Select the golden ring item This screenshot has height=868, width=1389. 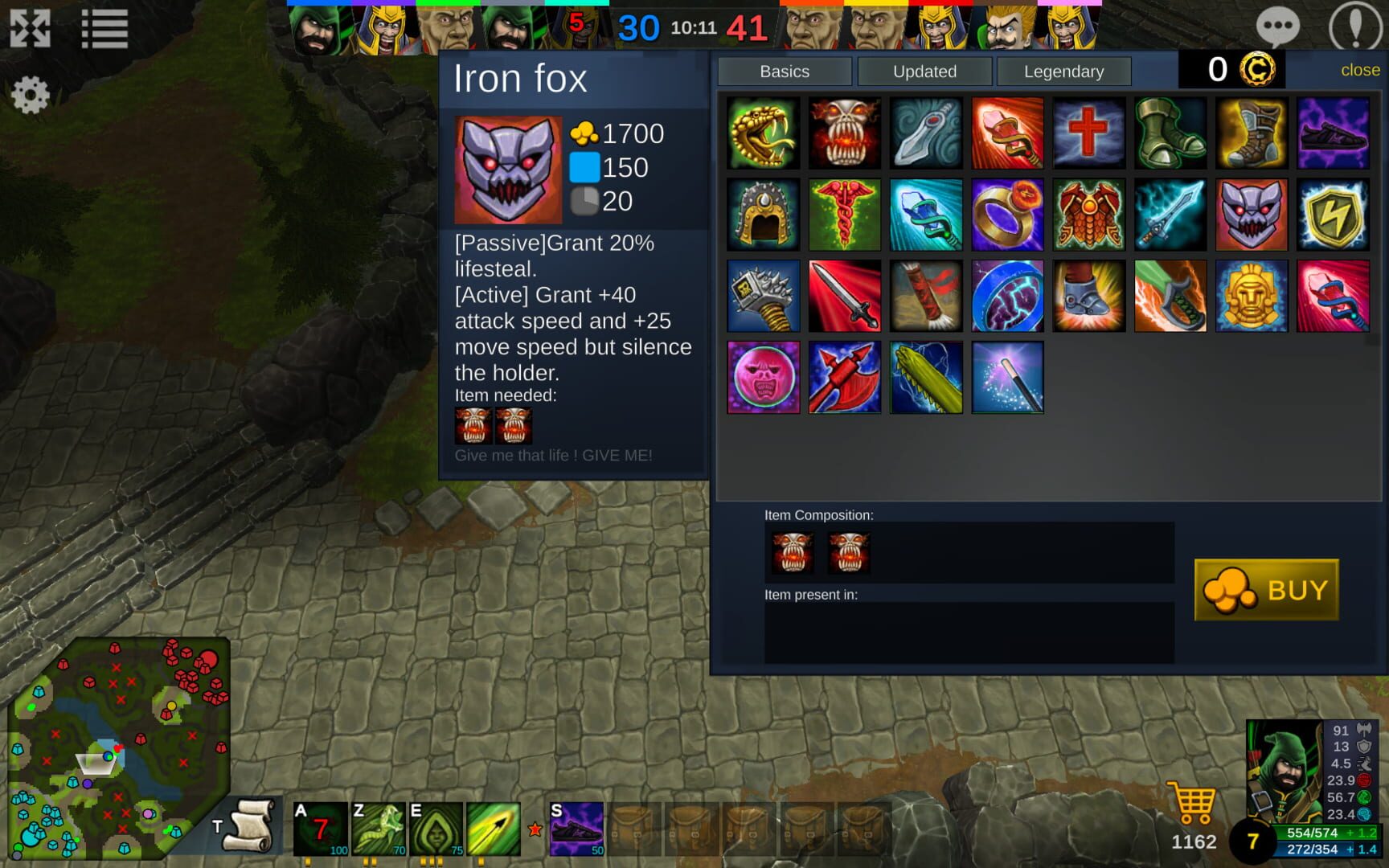click(1007, 214)
